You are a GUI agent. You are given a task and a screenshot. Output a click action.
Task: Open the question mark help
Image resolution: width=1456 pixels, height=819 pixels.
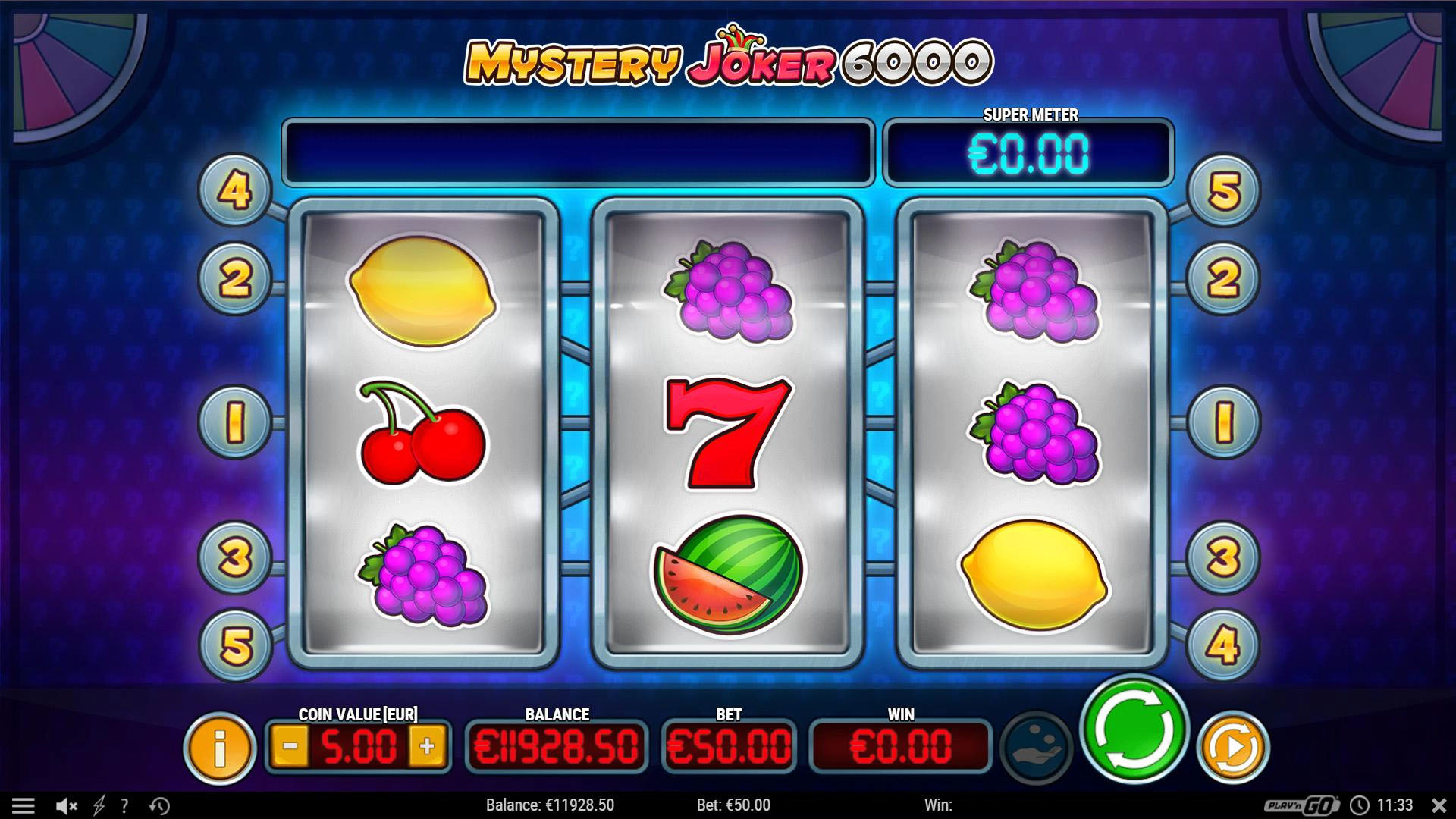coord(125,805)
